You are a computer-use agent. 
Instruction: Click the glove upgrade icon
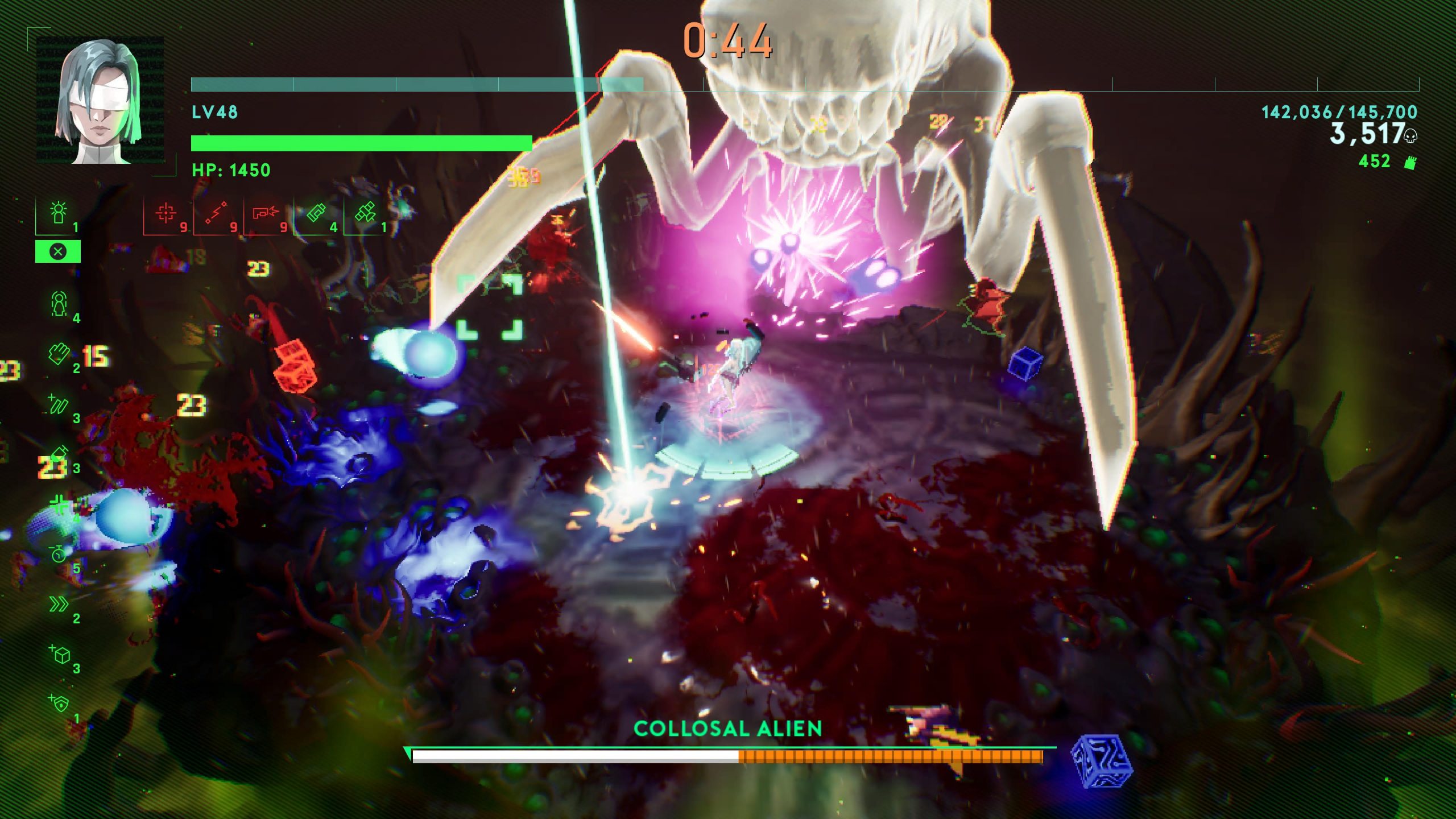pos(58,354)
